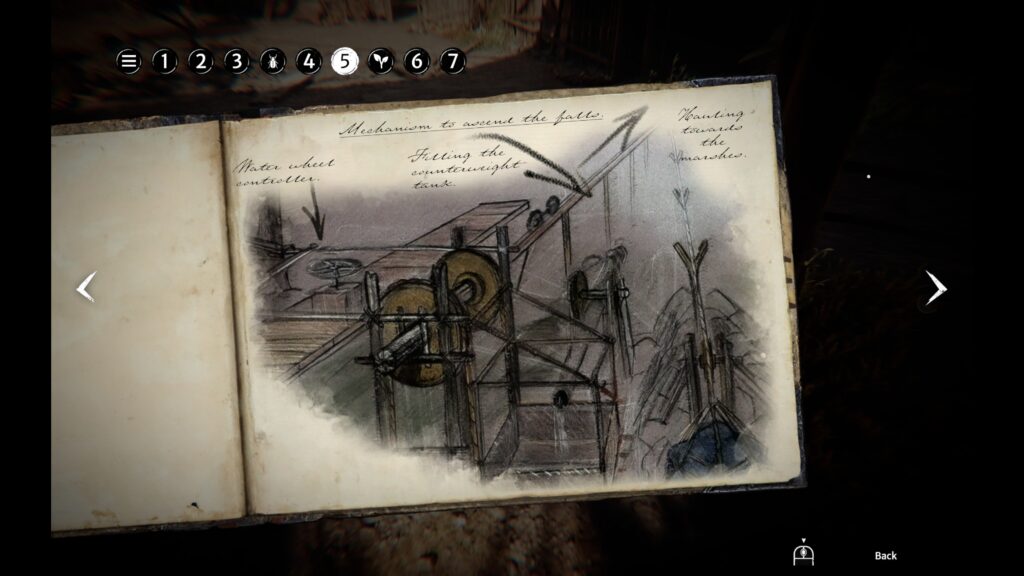Open the insect section tab
This screenshot has width=1024, height=576.
point(273,61)
